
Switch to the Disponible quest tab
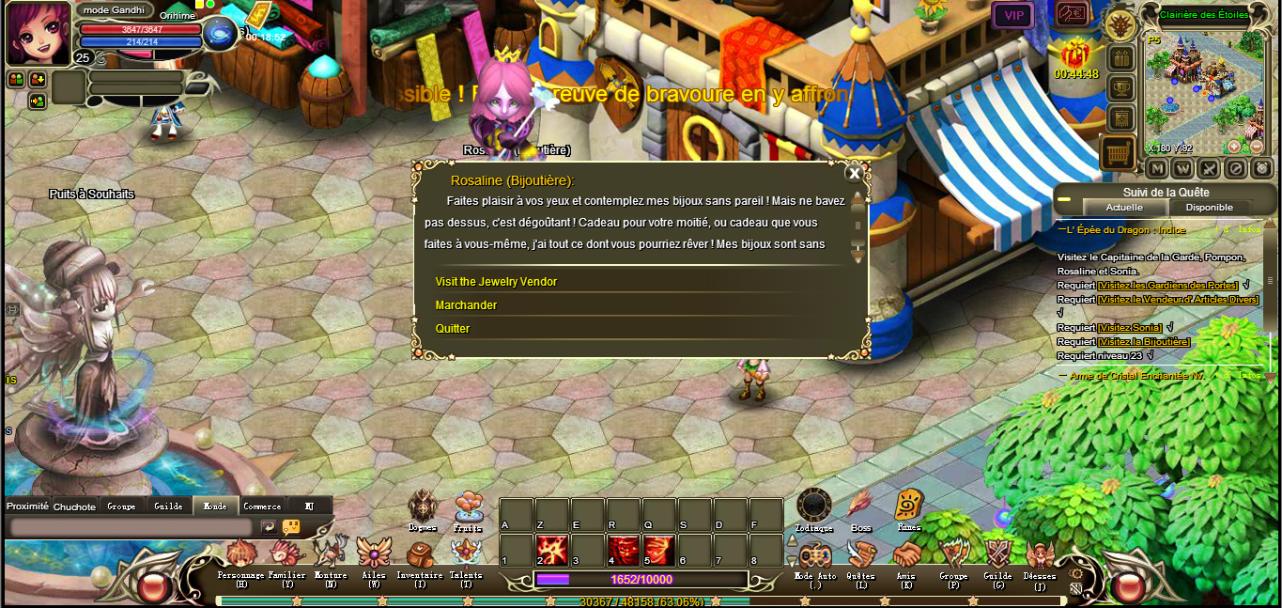point(1209,207)
